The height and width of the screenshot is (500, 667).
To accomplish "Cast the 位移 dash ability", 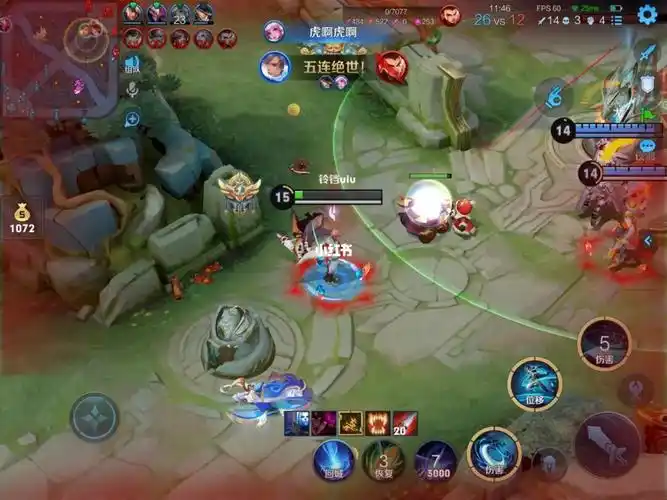I will click(x=535, y=385).
